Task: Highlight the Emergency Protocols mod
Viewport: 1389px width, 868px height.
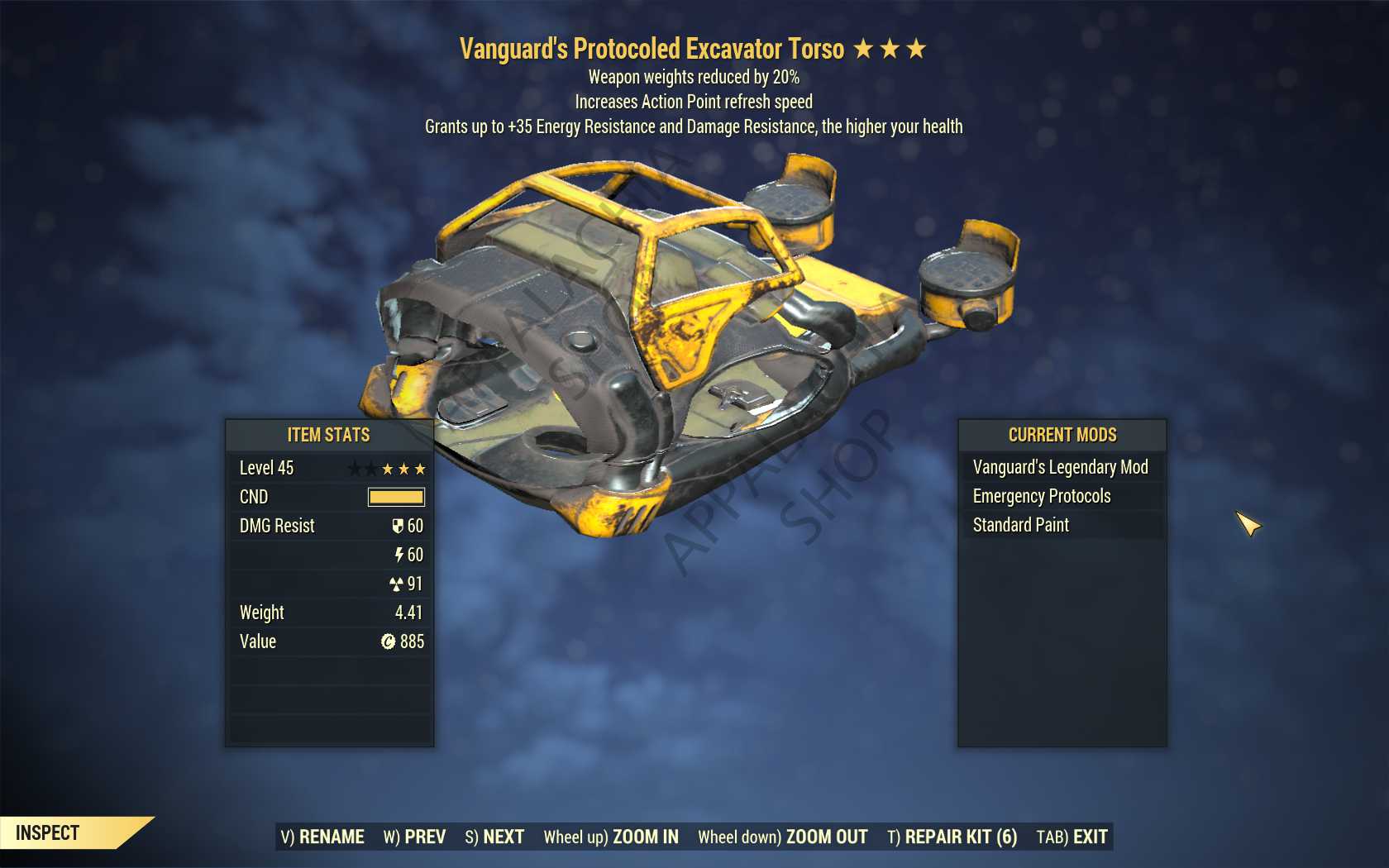Action: [x=1042, y=496]
